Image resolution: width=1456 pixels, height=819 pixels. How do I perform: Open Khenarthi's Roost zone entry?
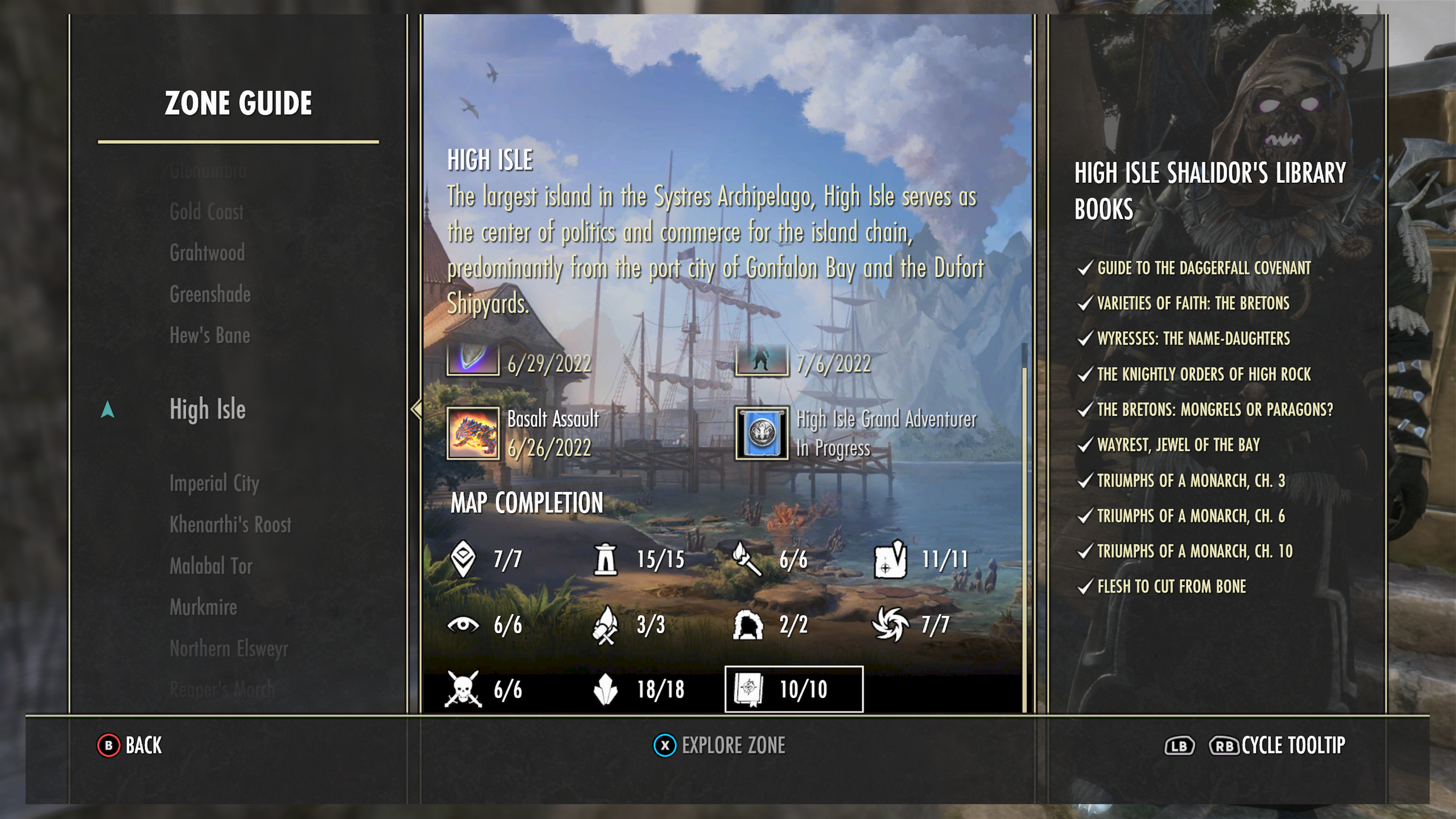pyautogui.click(x=230, y=525)
